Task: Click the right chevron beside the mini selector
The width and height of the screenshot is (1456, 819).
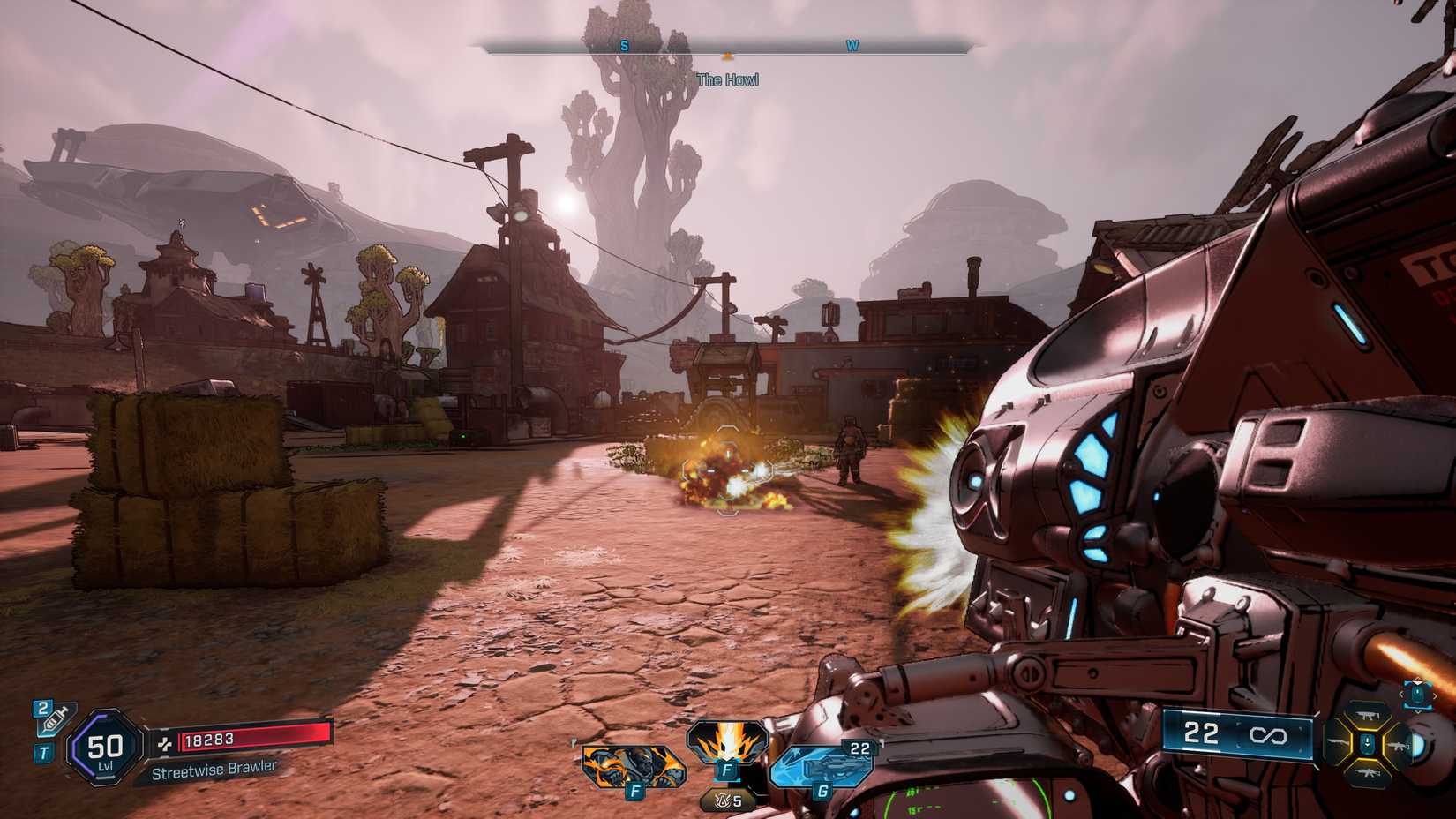Action: click(1436, 695)
